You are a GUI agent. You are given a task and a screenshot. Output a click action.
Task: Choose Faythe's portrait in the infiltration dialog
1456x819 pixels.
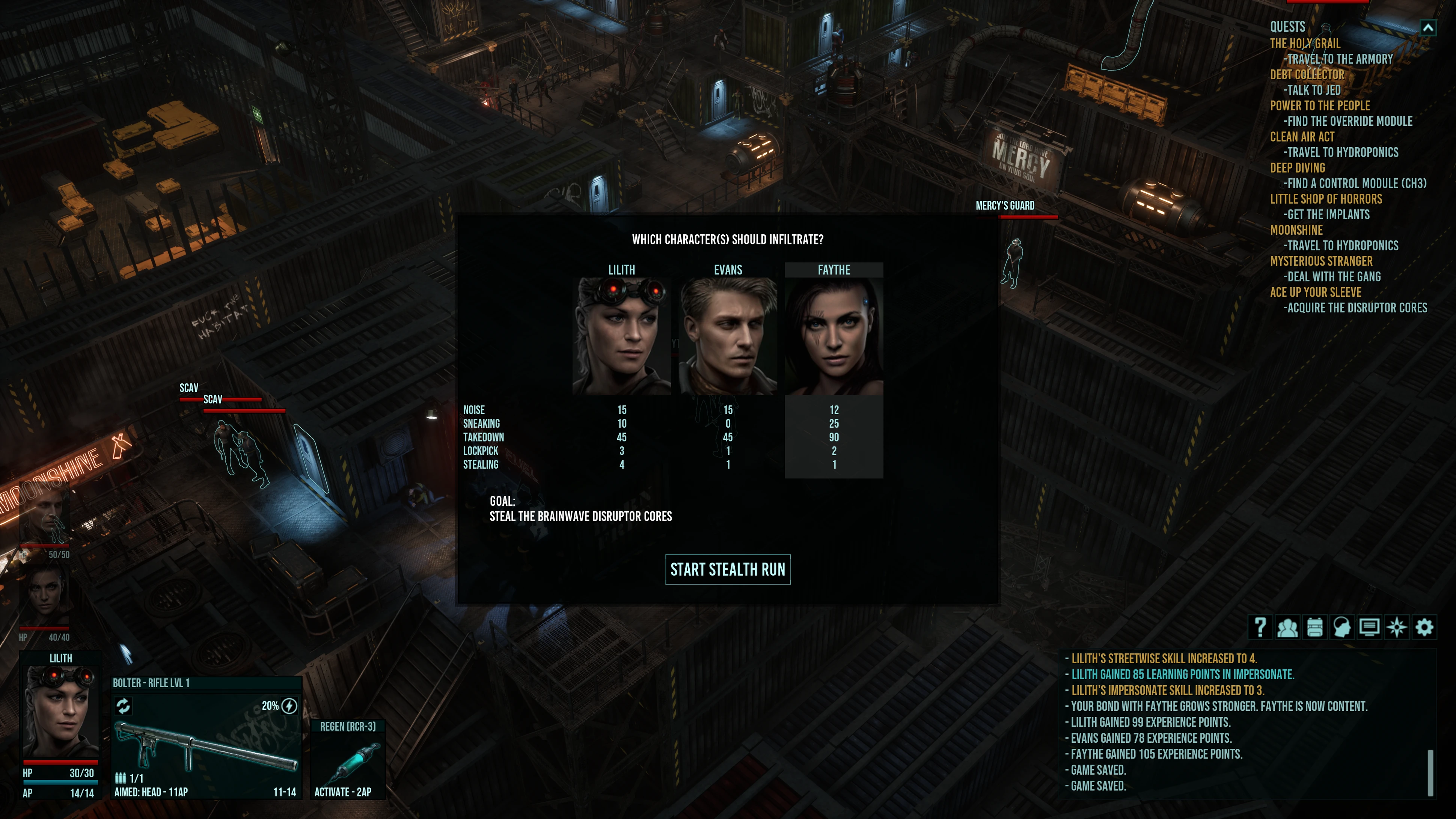tap(834, 335)
